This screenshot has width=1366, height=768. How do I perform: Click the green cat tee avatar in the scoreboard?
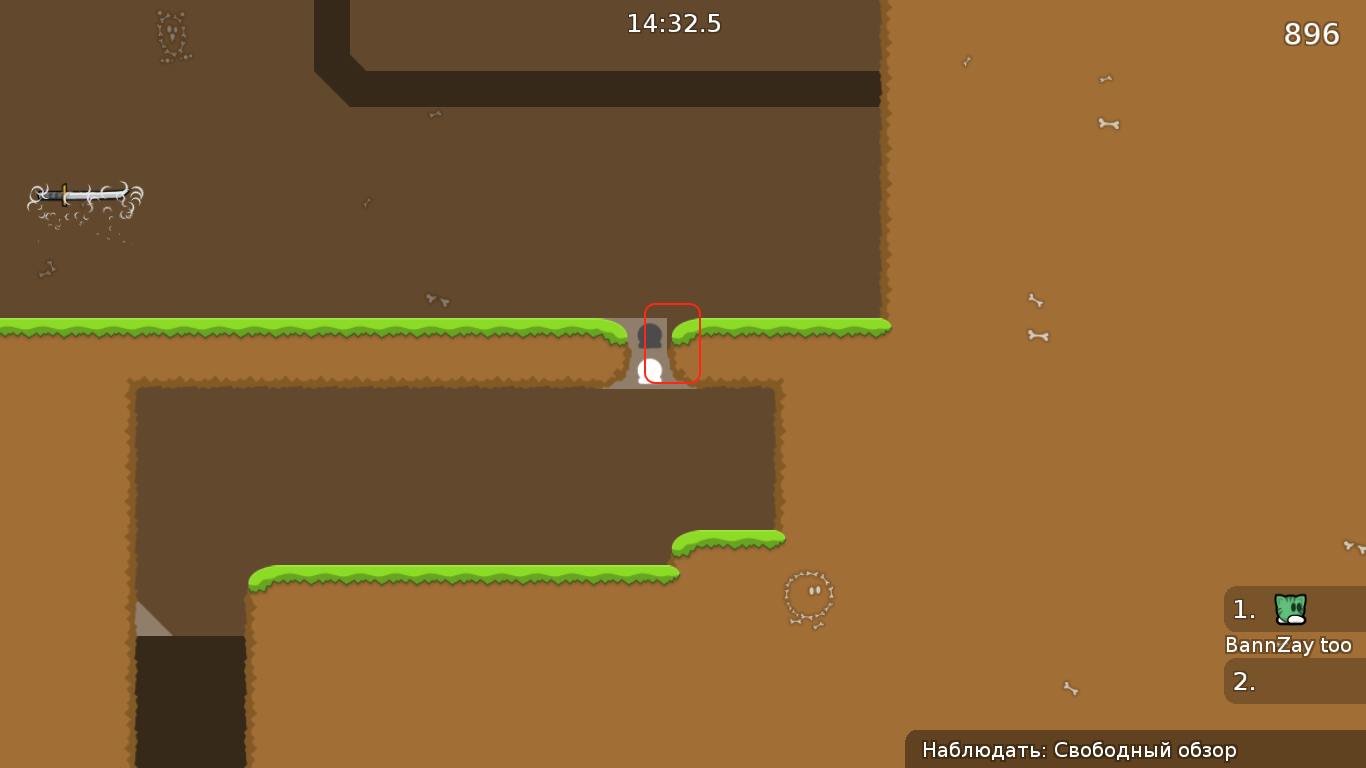tap(1290, 610)
